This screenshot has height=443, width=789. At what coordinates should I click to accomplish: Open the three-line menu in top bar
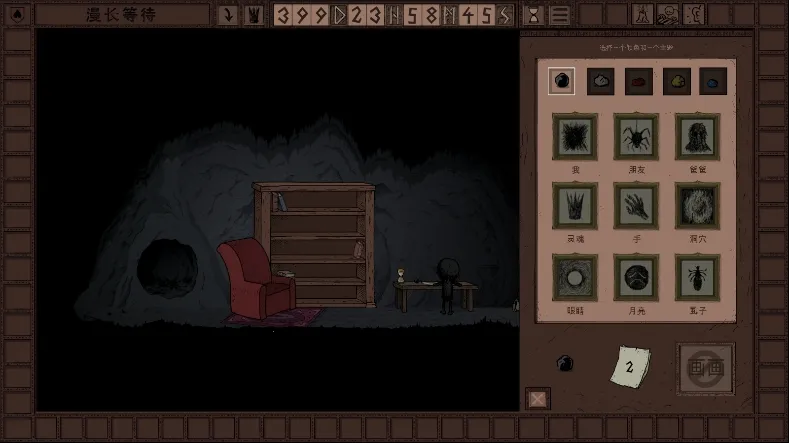(560, 15)
